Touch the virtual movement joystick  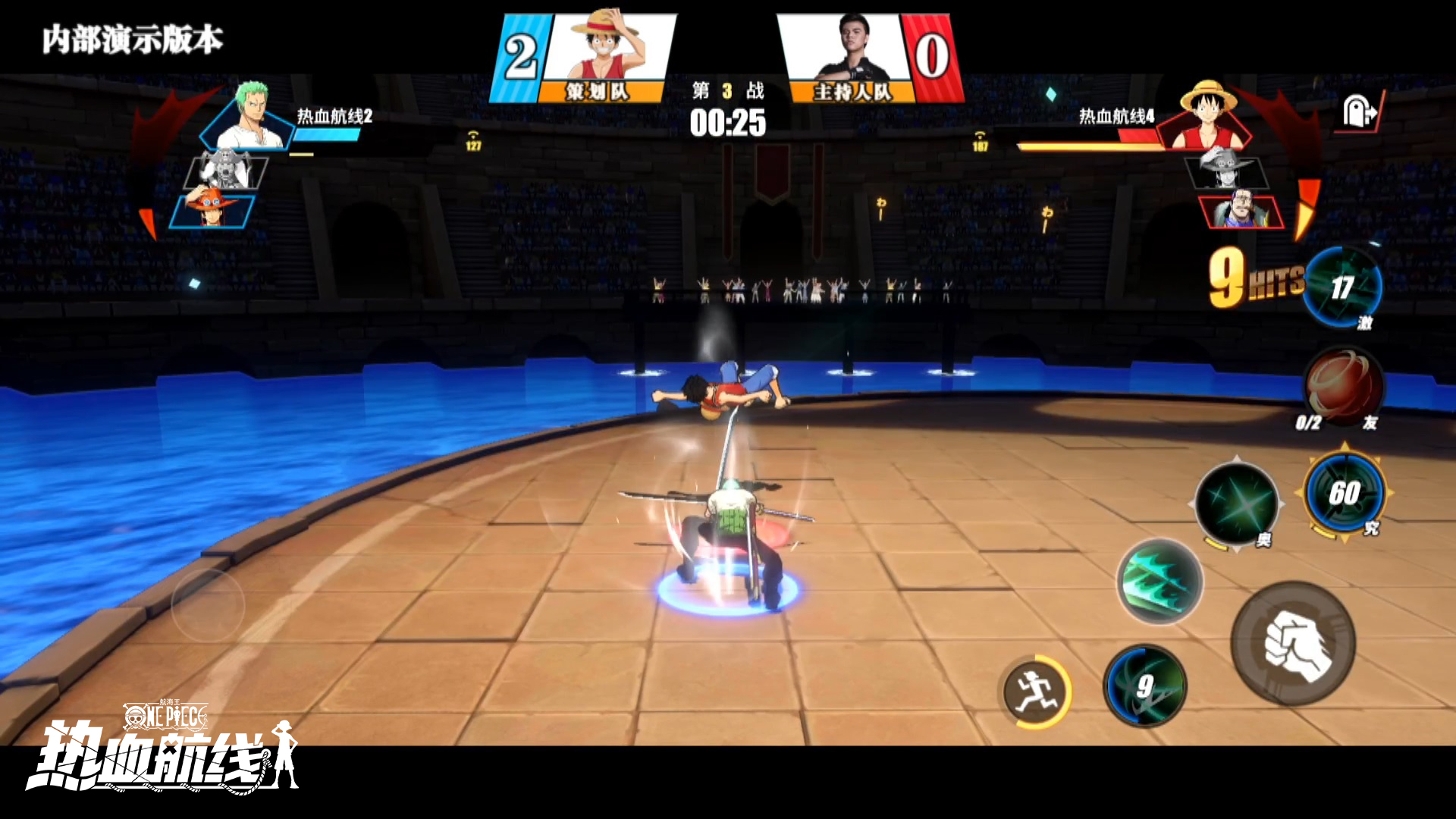pyautogui.click(x=208, y=605)
